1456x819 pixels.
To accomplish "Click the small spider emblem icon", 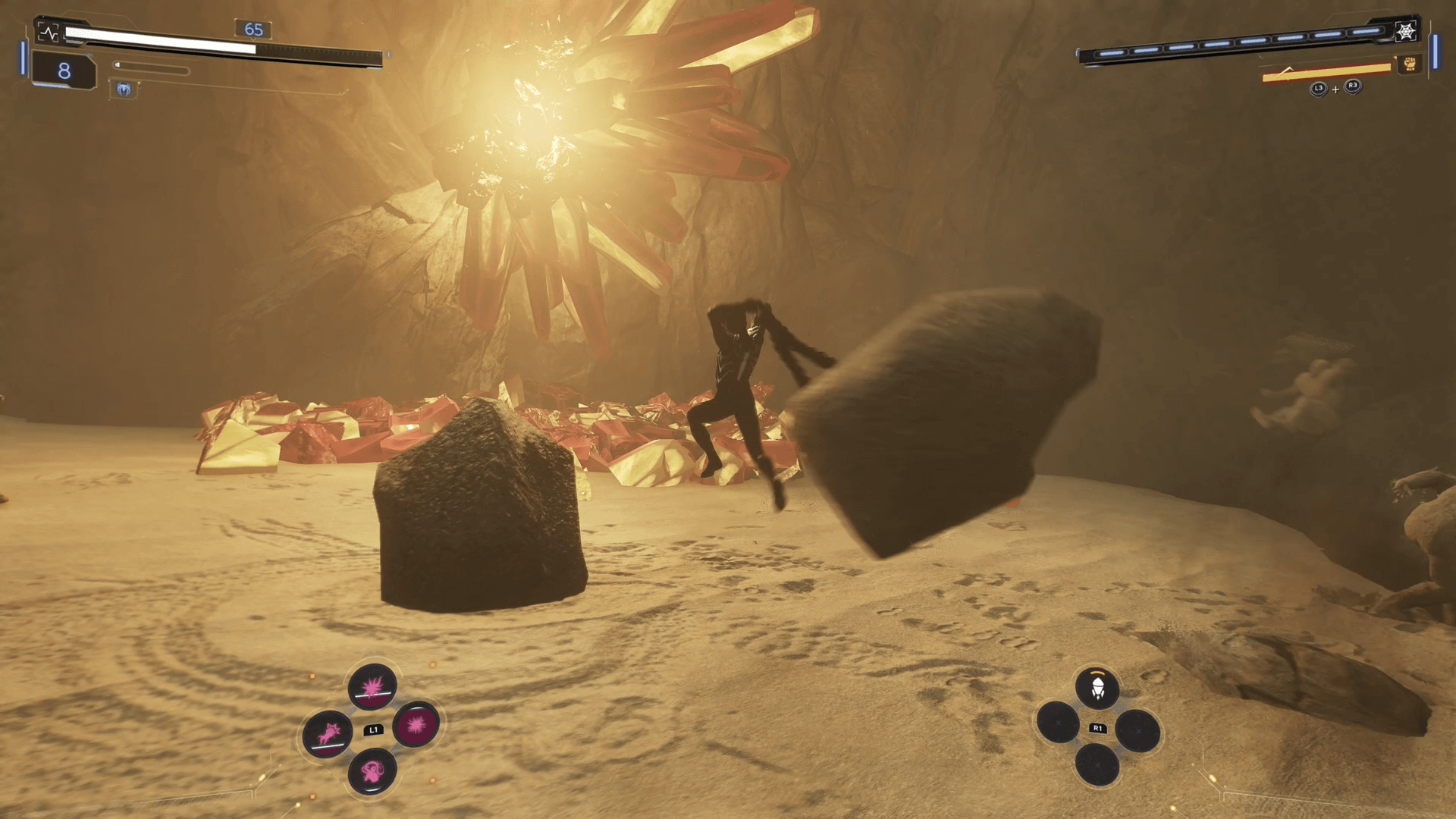I will click(x=124, y=90).
